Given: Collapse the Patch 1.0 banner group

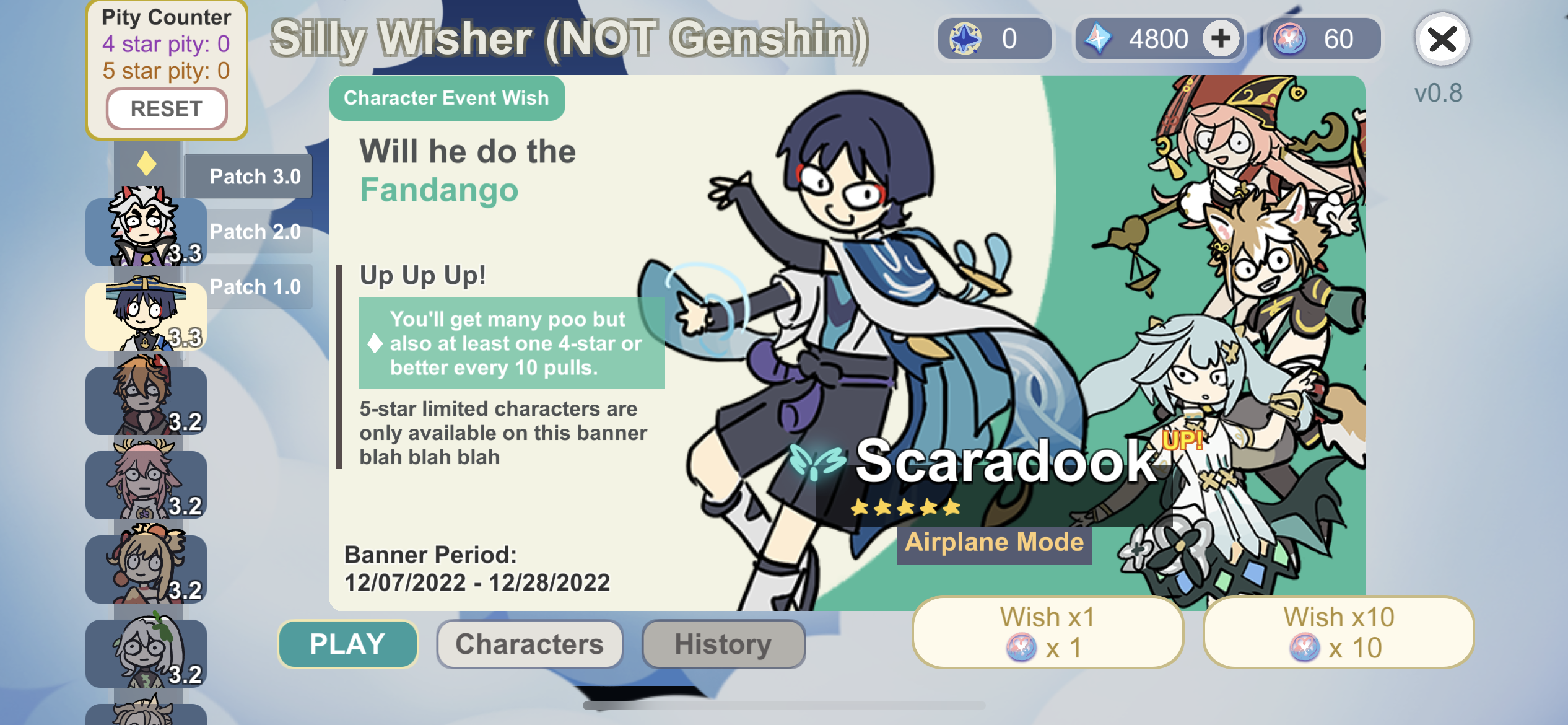Looking at the screenshot, I should click(x=255, y=286).
